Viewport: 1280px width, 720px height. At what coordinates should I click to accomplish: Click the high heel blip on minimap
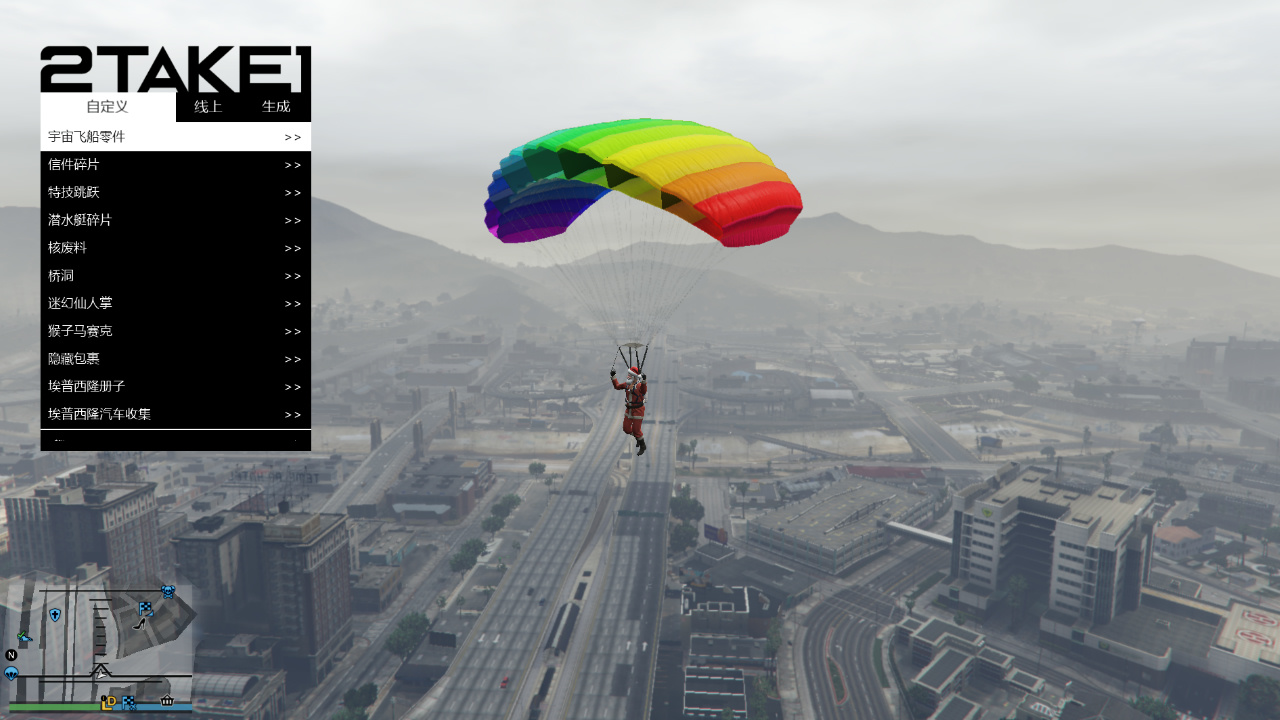(140, 623)
